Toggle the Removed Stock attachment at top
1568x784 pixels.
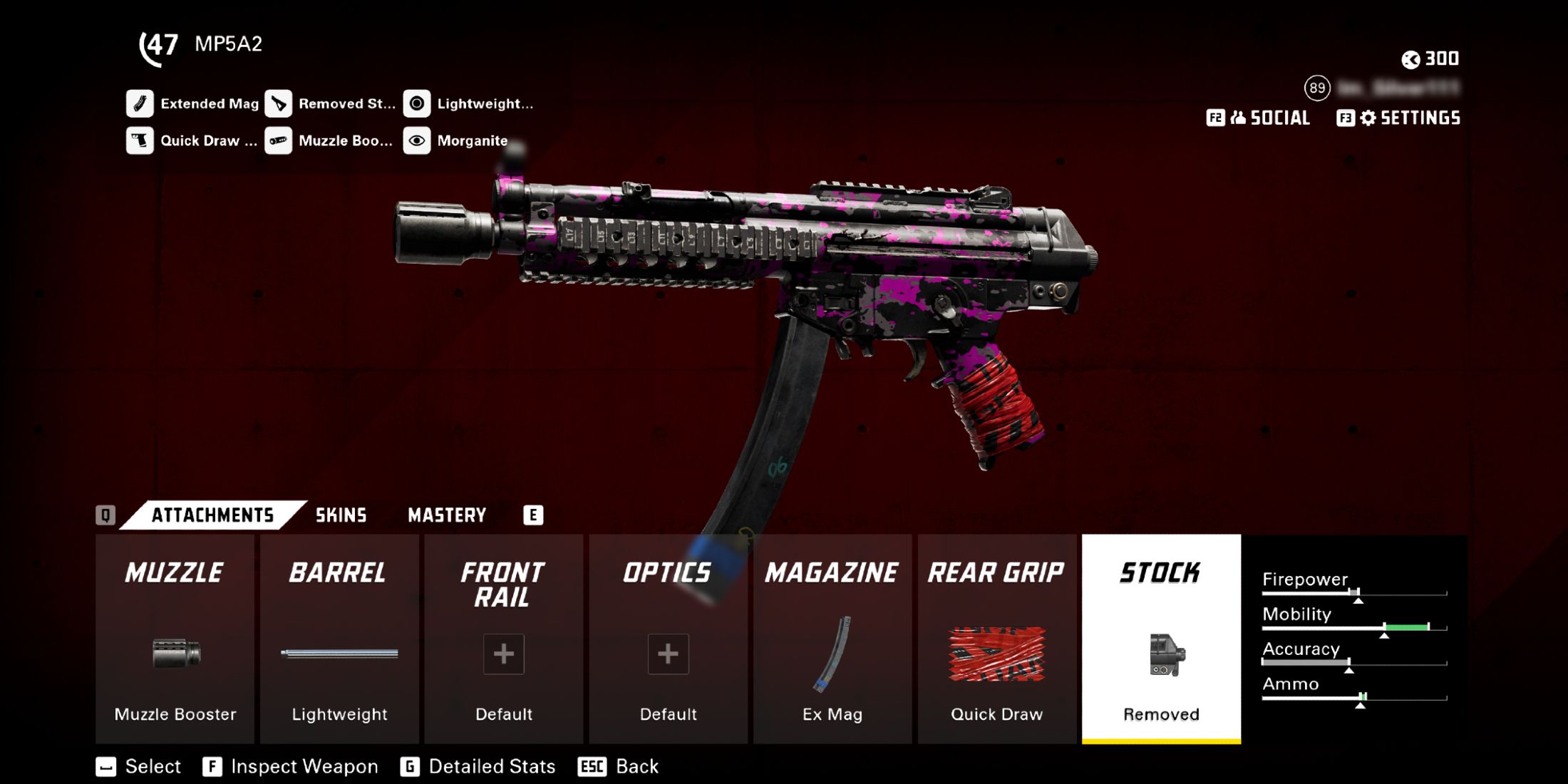278,103
